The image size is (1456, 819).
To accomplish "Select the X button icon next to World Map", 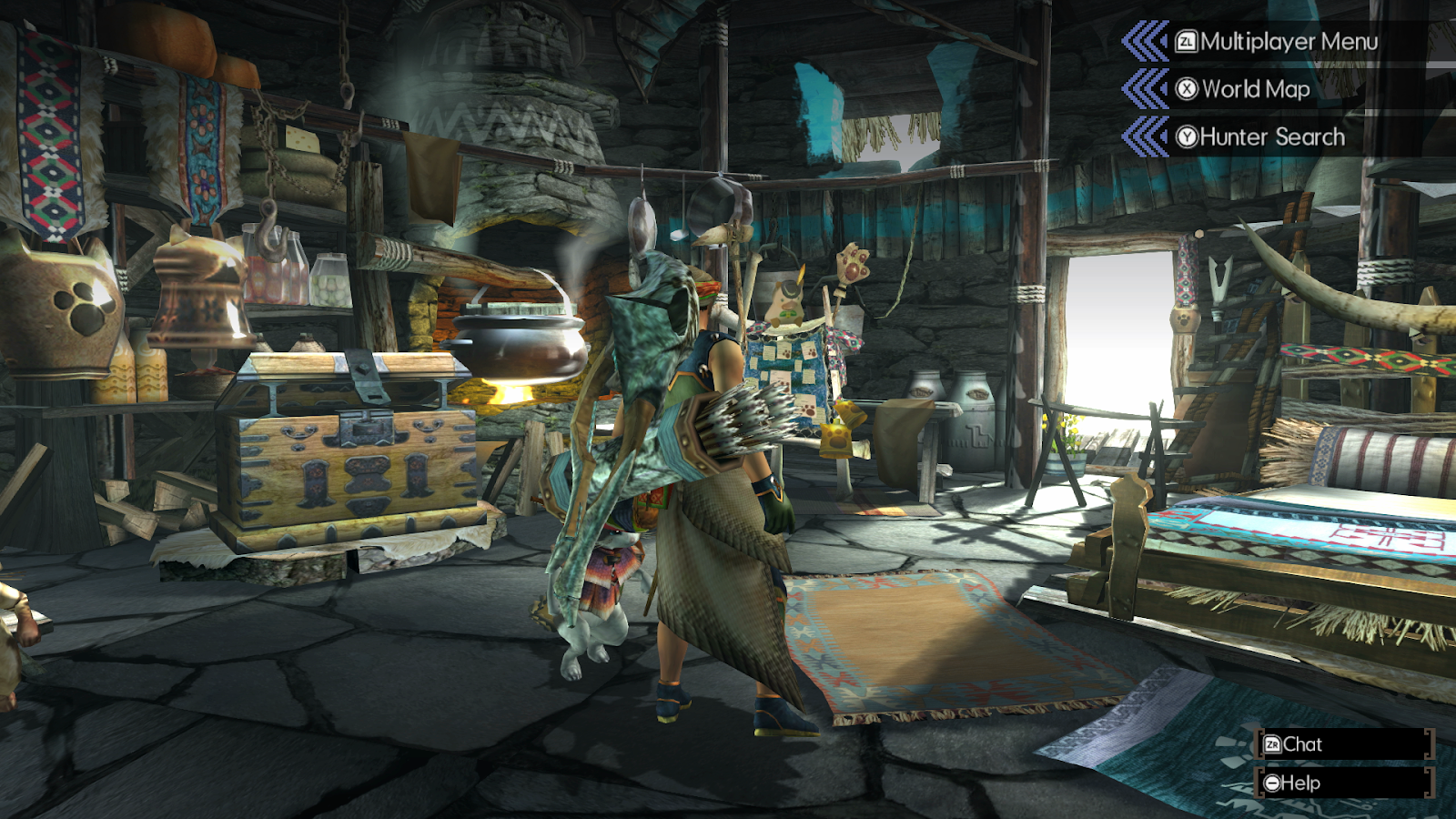I will pyautogui.click(x=1186, y=89).
